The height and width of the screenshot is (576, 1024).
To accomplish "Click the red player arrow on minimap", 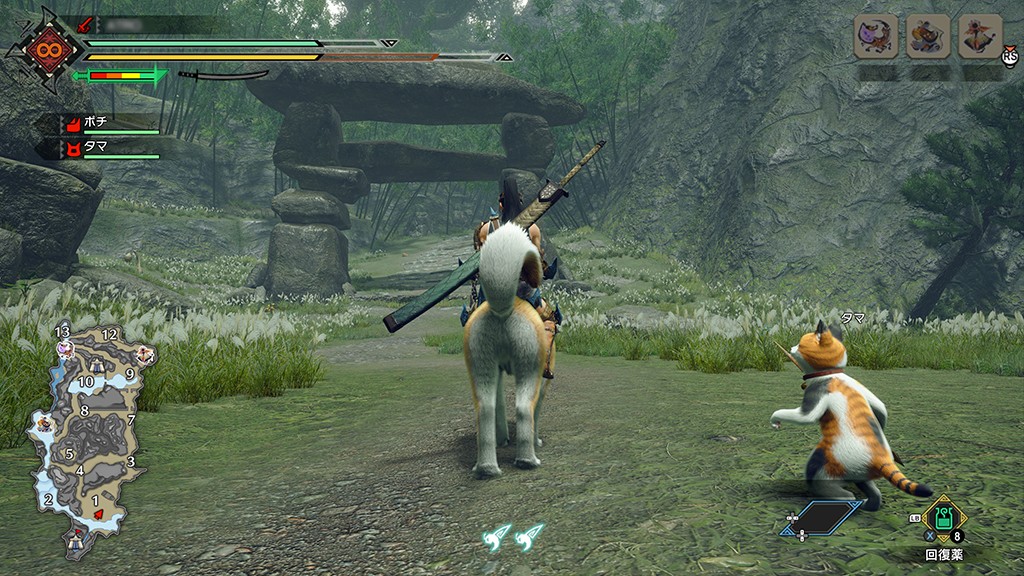I will (x=98, y=514).
